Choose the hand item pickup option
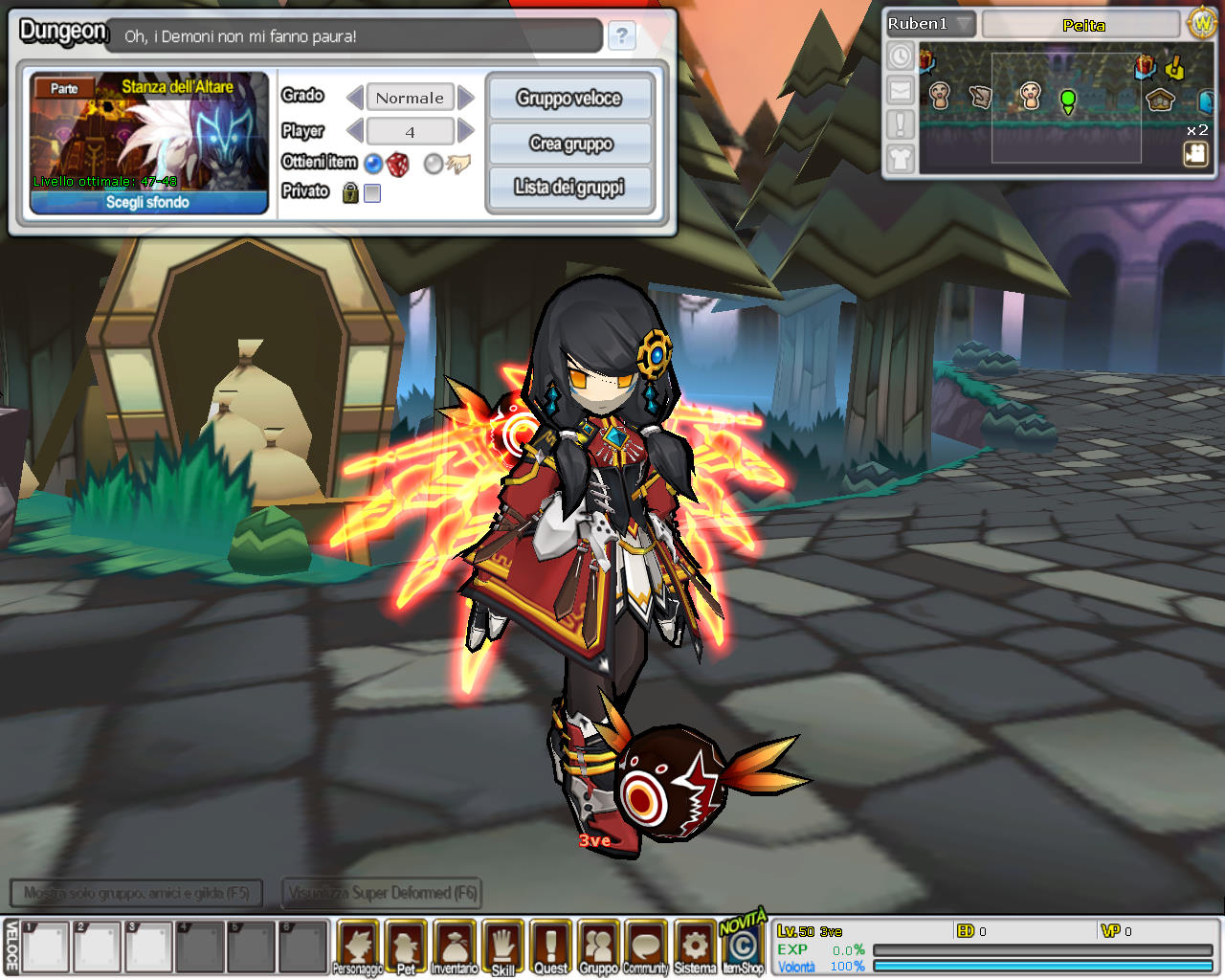The width and height of the screenshot is (1225, 980). (459, 164)
